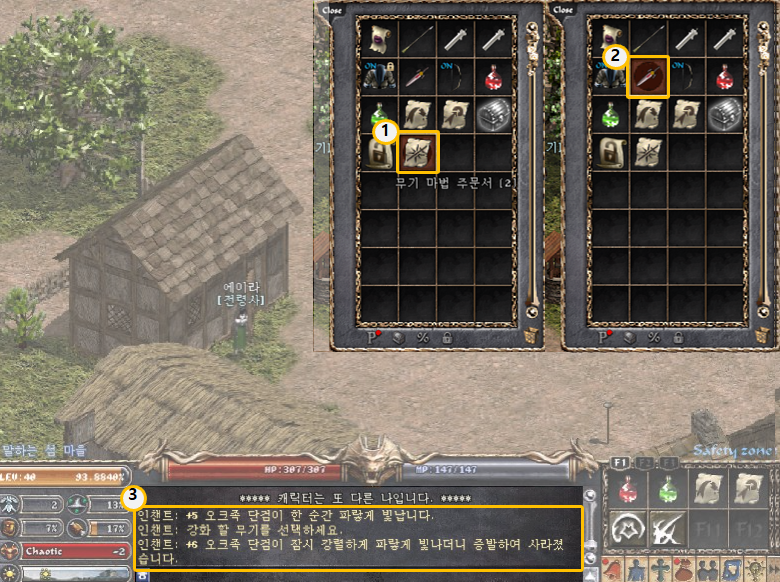
Task: Select the silver chest in left inventory
Action: pos(495,114)
